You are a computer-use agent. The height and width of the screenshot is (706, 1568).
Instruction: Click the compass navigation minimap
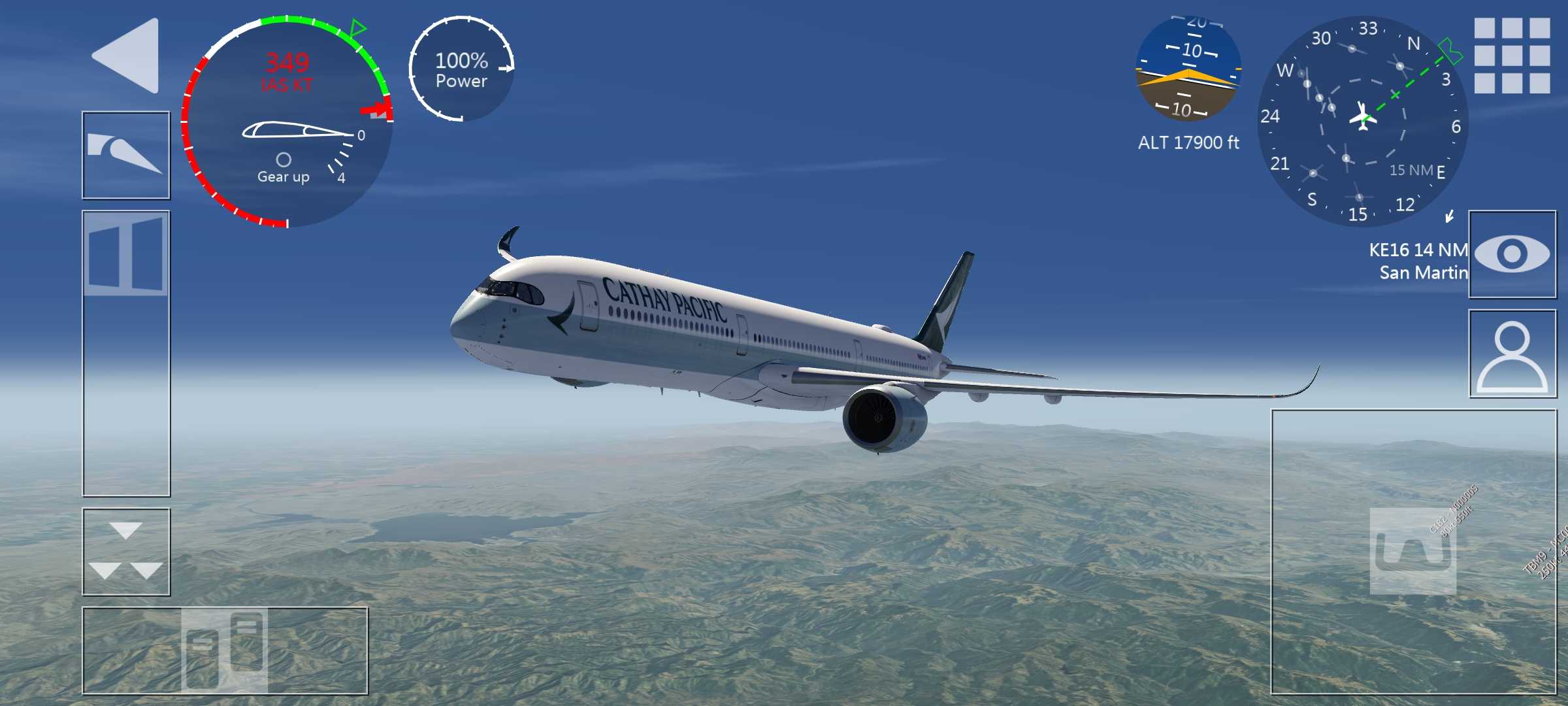click(x=1363, y=121)
